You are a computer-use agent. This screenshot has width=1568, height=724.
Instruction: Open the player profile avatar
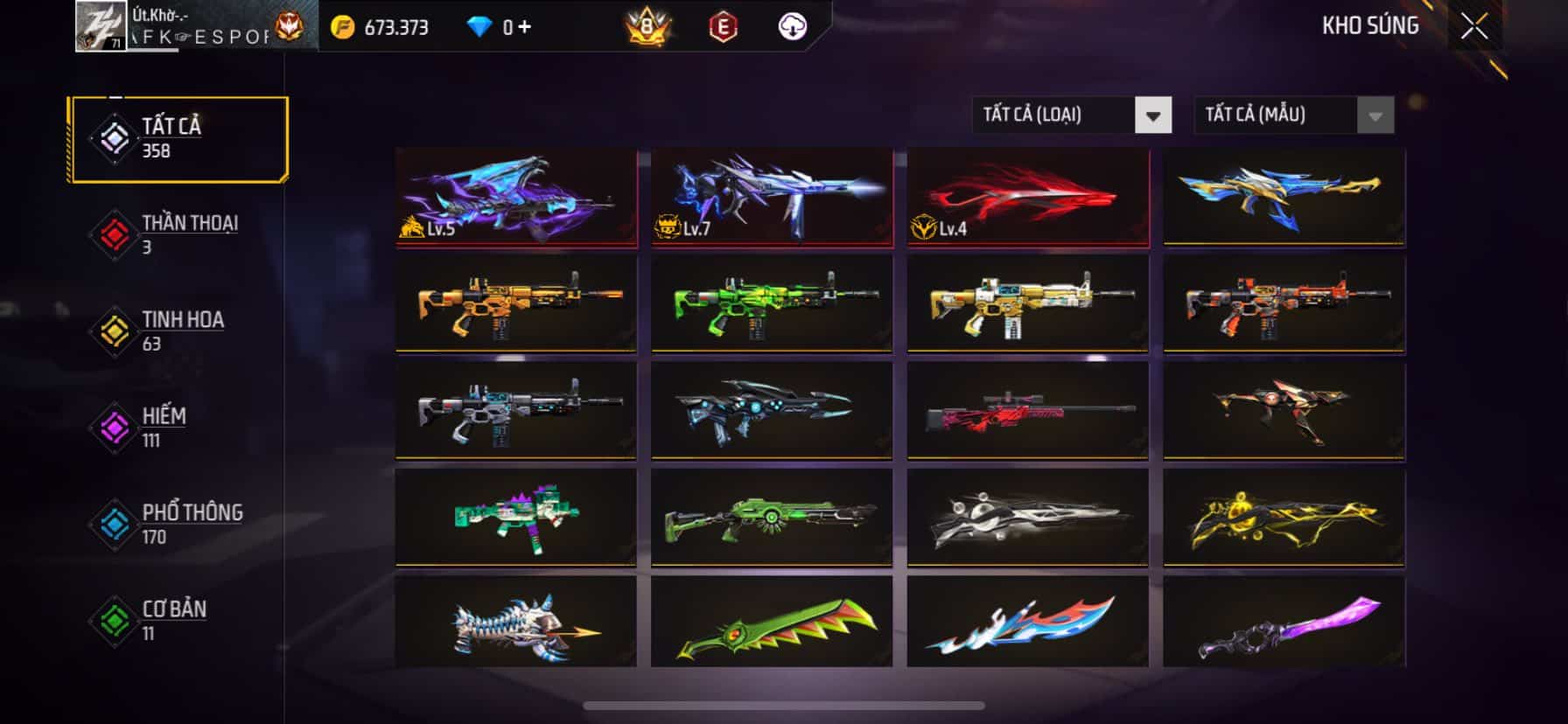tap(101, 25)
